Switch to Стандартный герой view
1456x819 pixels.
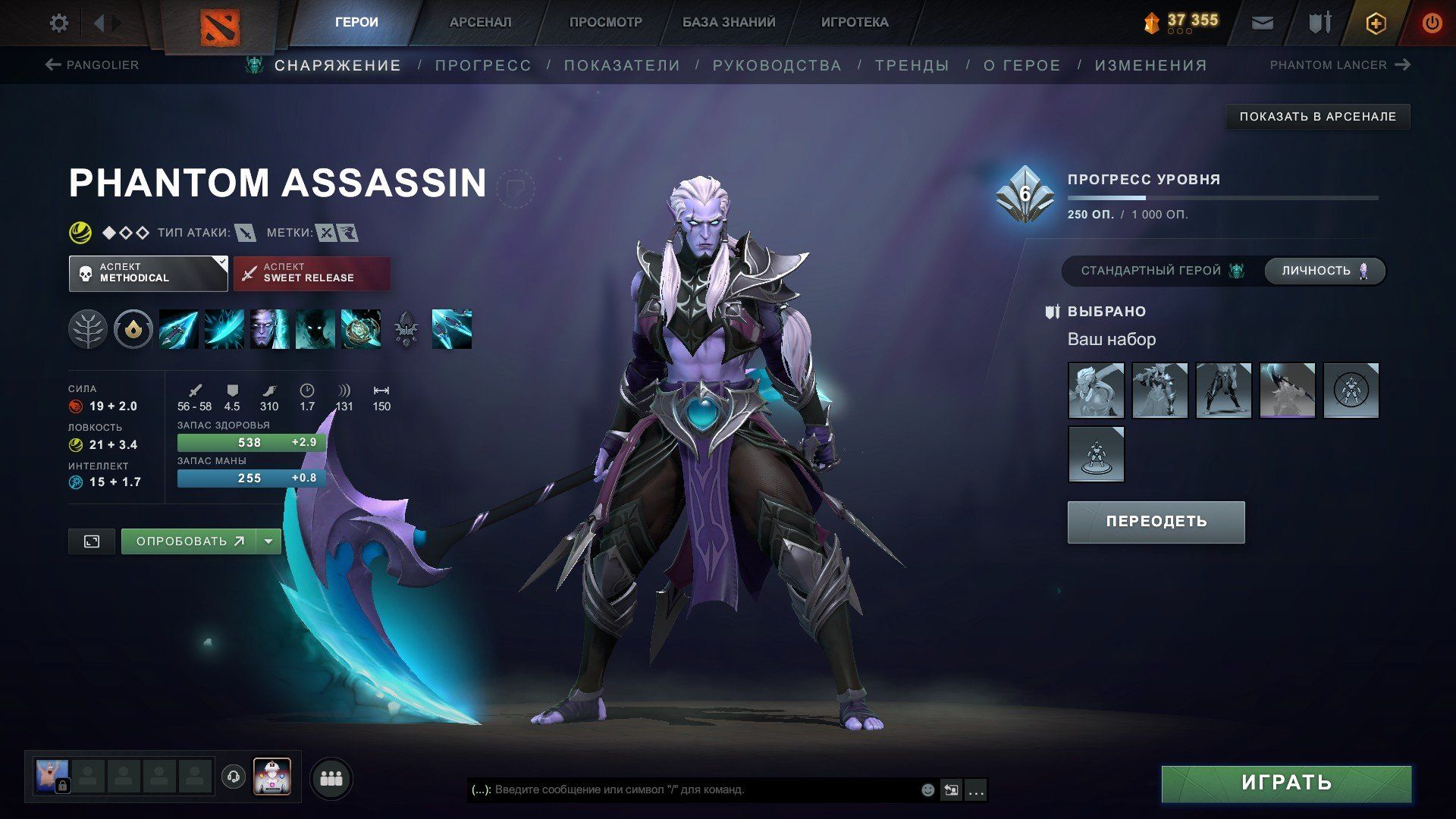(1162, 271)
